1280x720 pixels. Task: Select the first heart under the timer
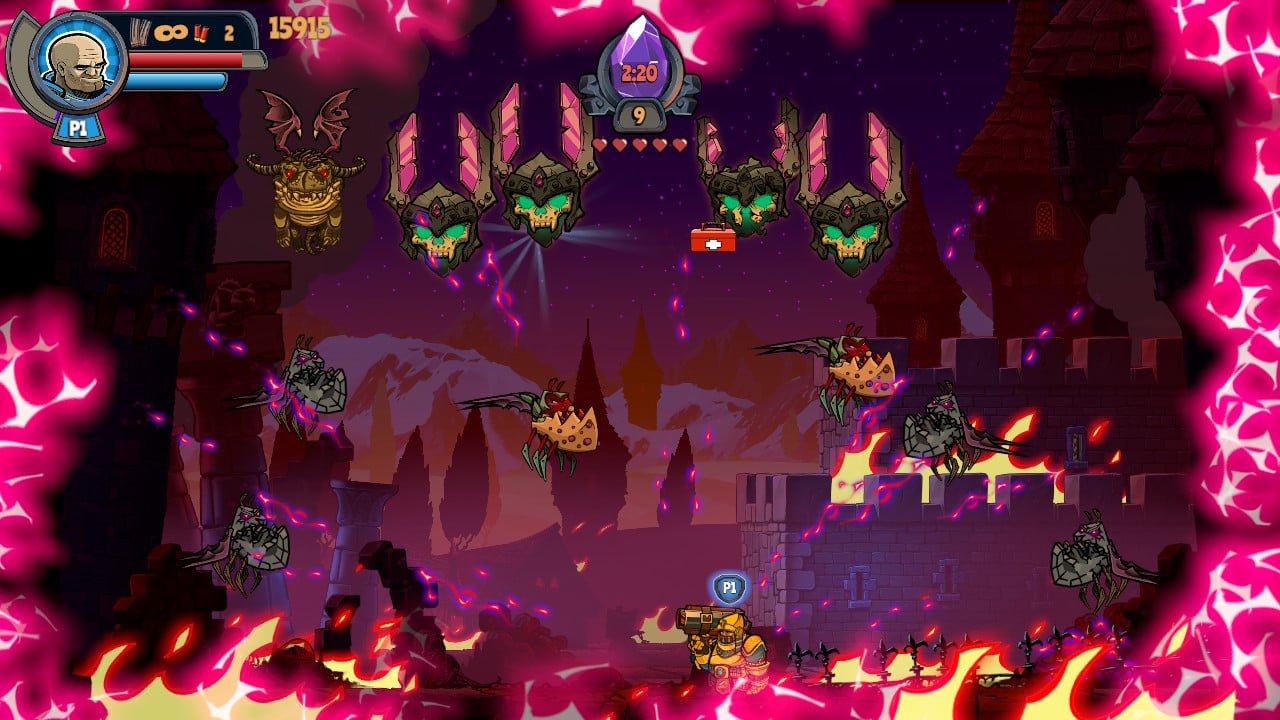point(600,144)
